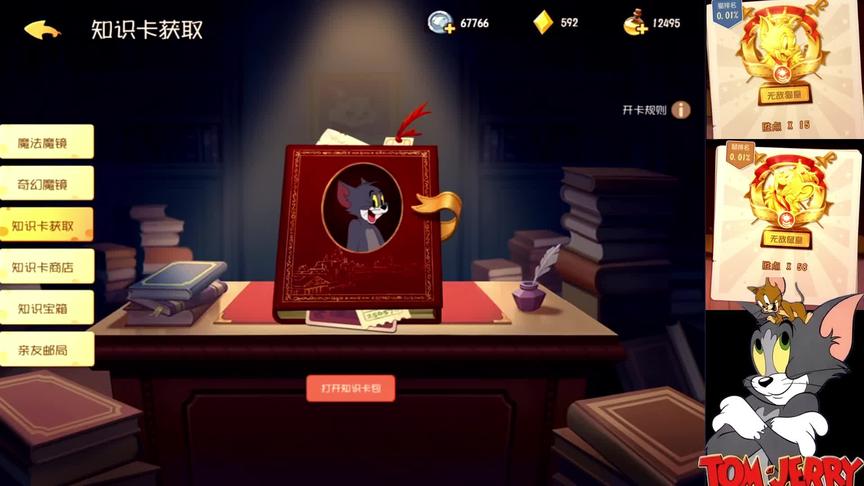The image size is (864, 486).
Task: Add gold with the money bag icon
Action: point(634,23)
